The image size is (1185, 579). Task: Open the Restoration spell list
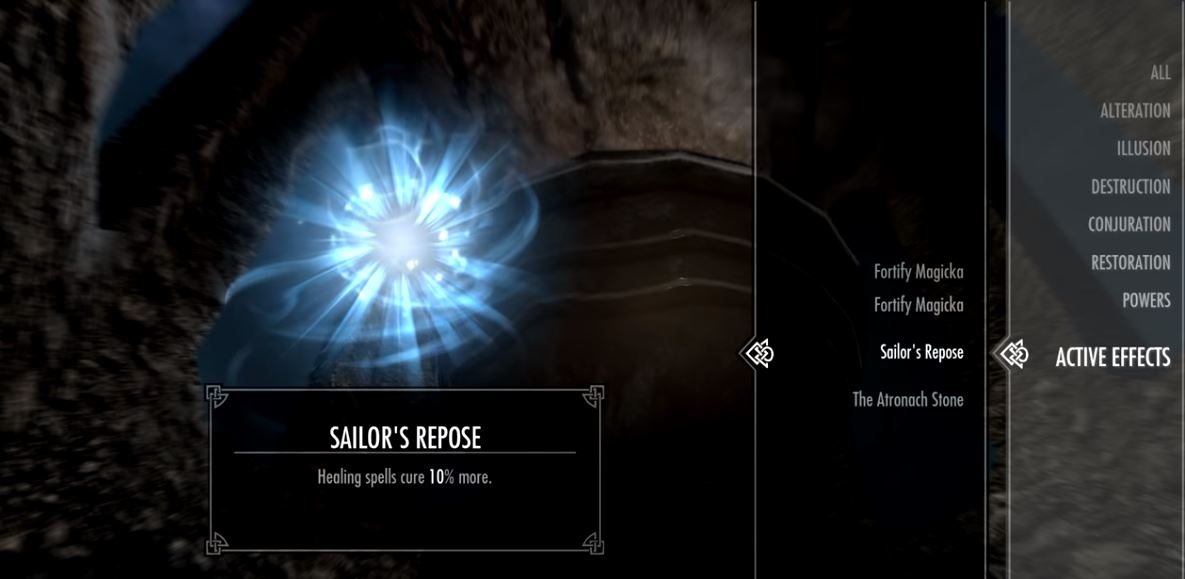point(1130,263)
